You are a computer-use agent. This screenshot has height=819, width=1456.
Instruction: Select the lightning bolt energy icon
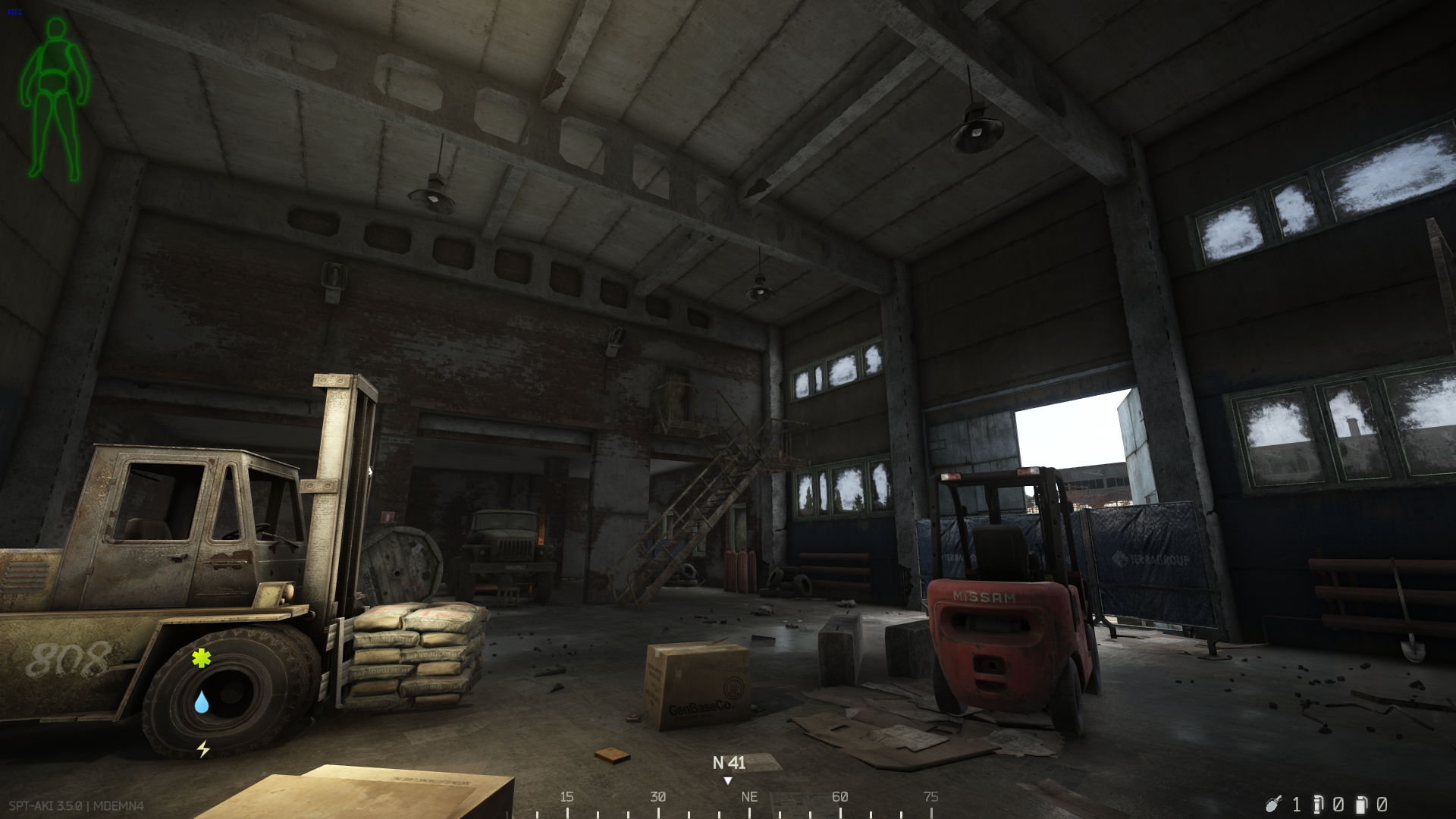coord(203,749)
